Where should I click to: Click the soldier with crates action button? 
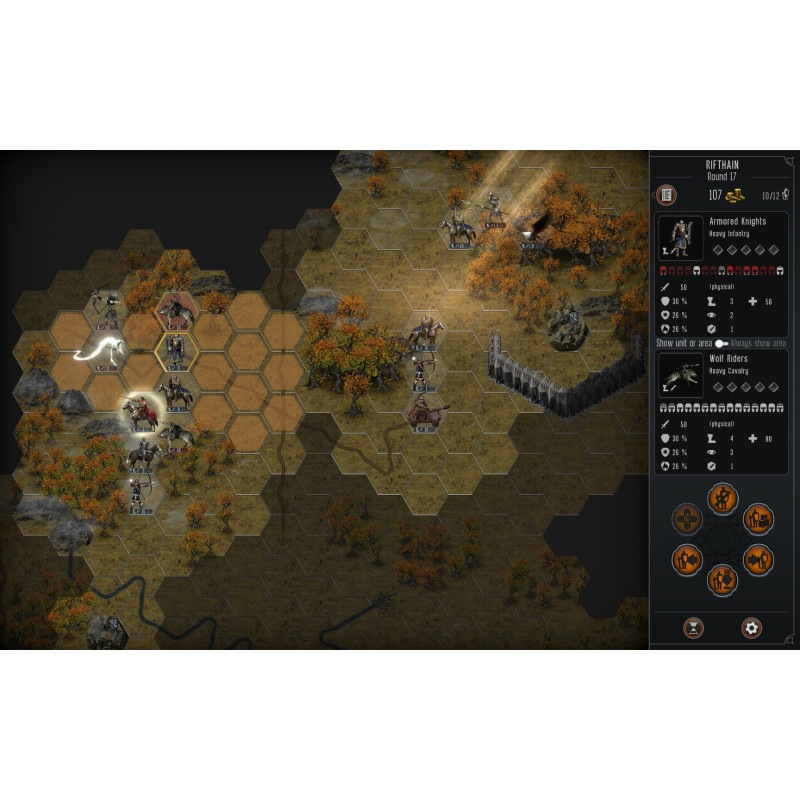click(x=757, y=518)
